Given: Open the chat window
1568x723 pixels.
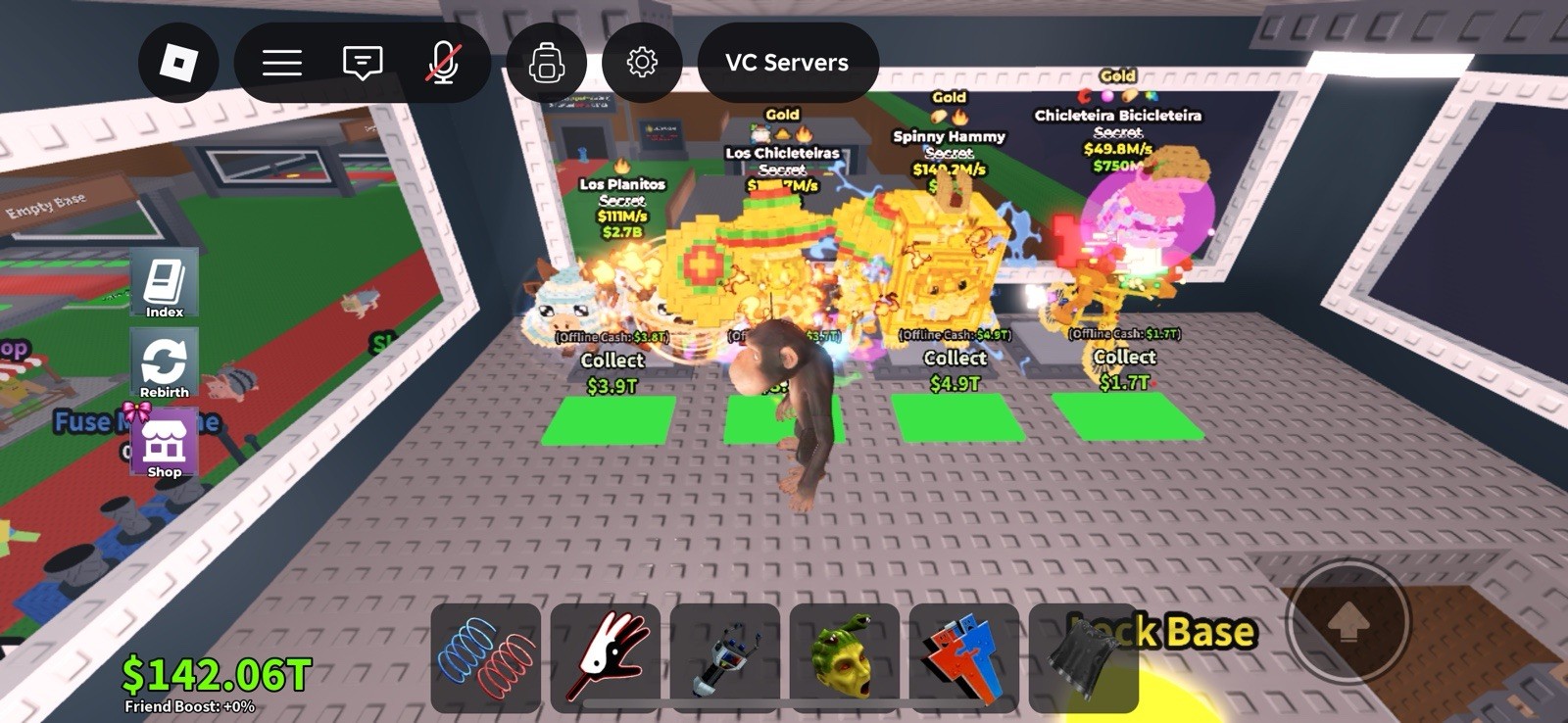Looking at the screenshot, I should [362, 62].
